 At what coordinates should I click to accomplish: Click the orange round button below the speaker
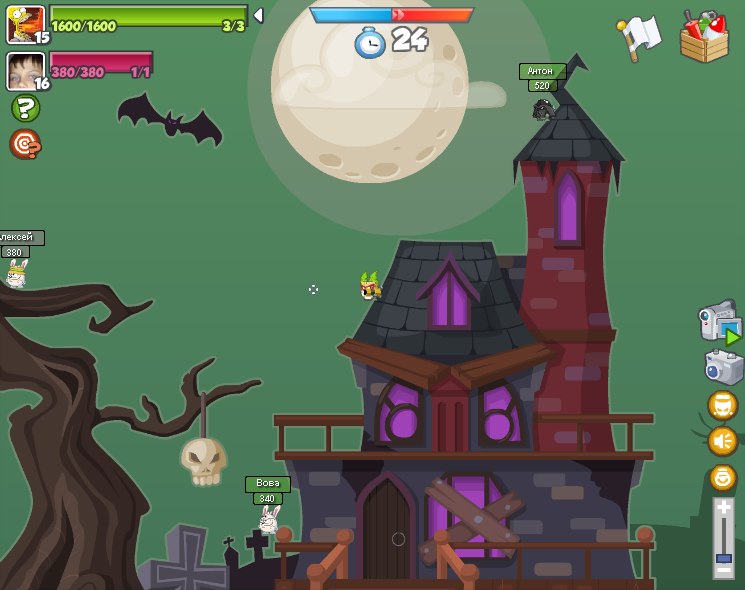pos(722,477)
